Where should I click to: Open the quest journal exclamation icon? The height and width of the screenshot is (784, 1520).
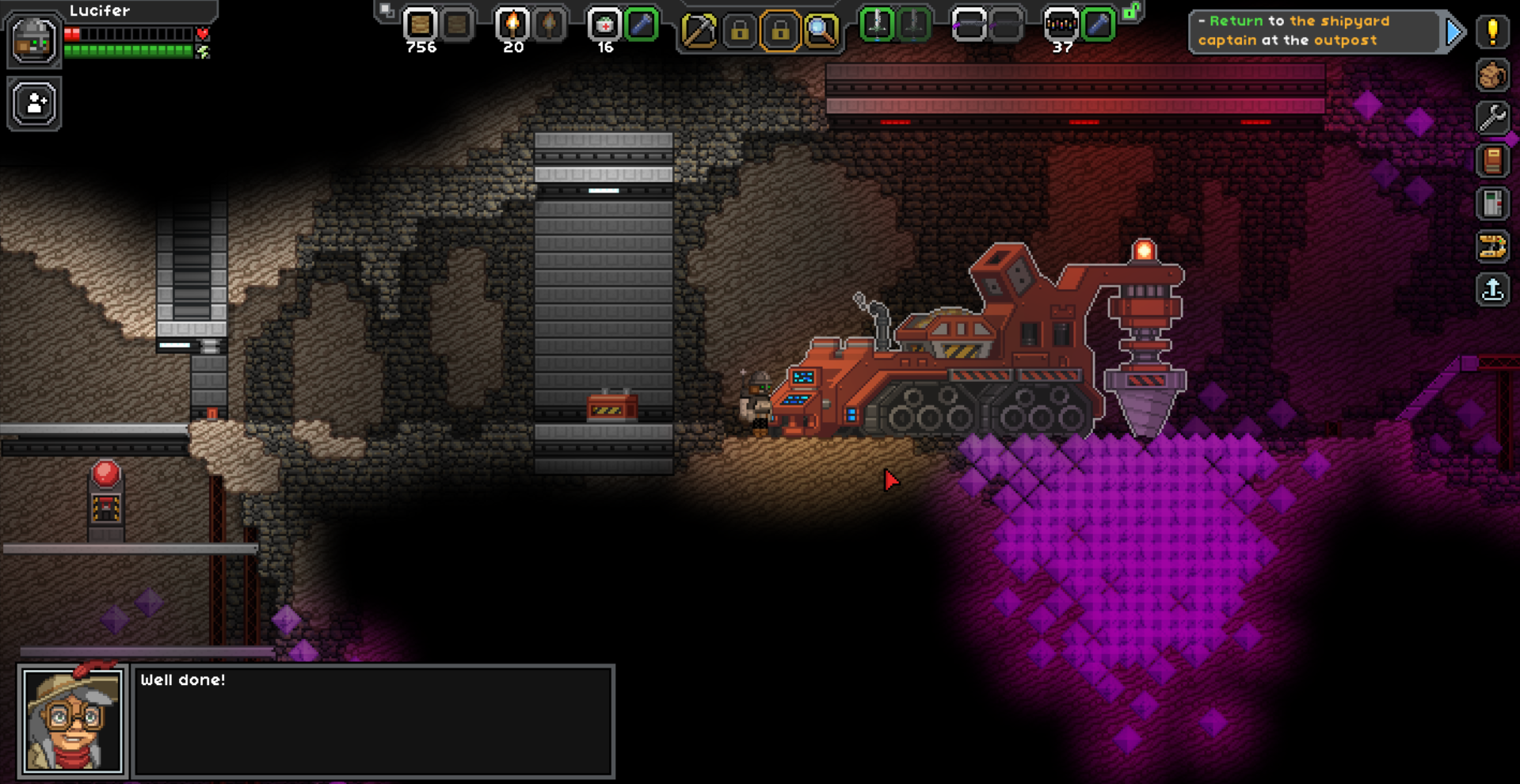point(1492,32)
